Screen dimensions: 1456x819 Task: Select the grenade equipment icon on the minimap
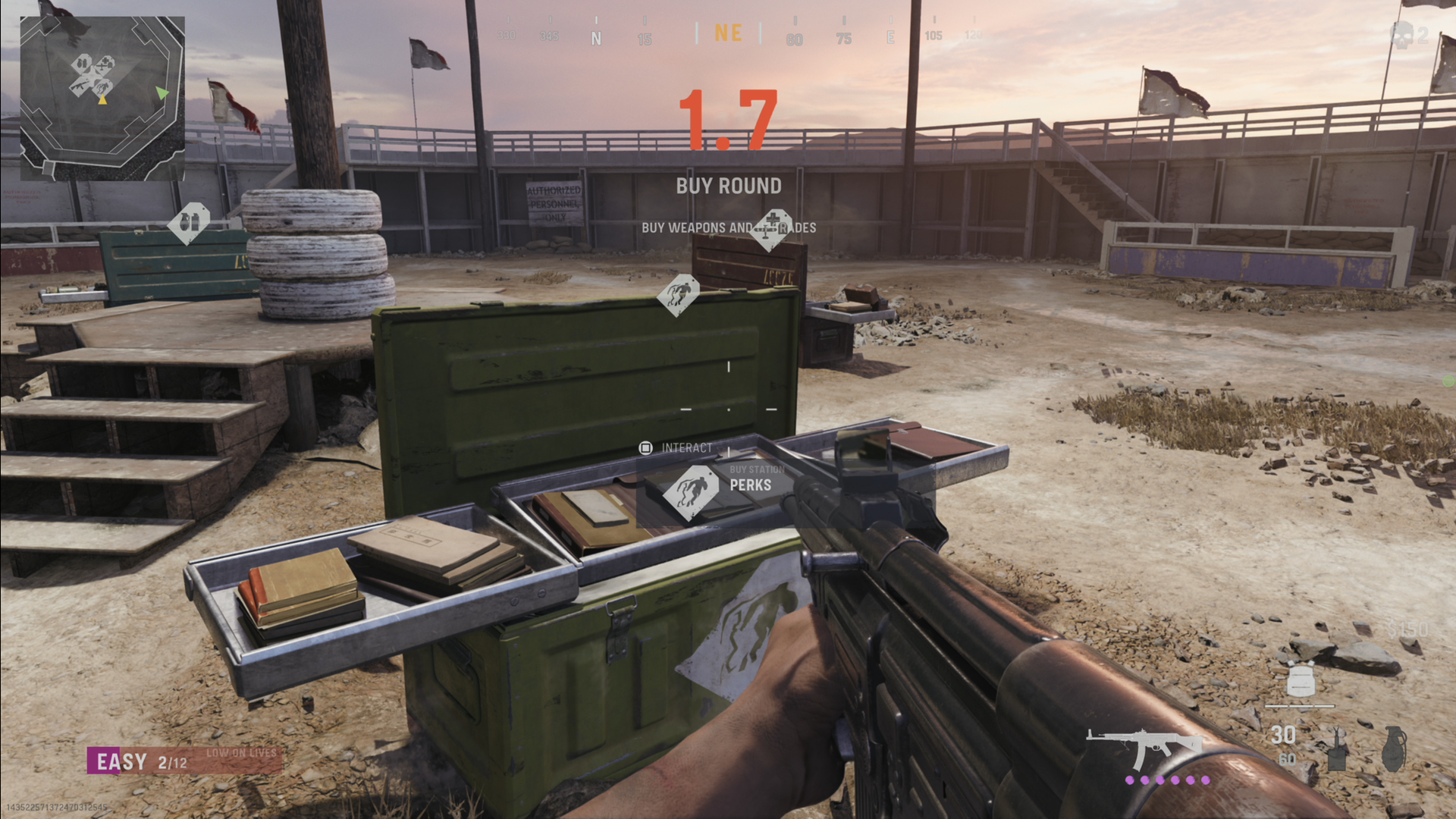tap(83, 63)
